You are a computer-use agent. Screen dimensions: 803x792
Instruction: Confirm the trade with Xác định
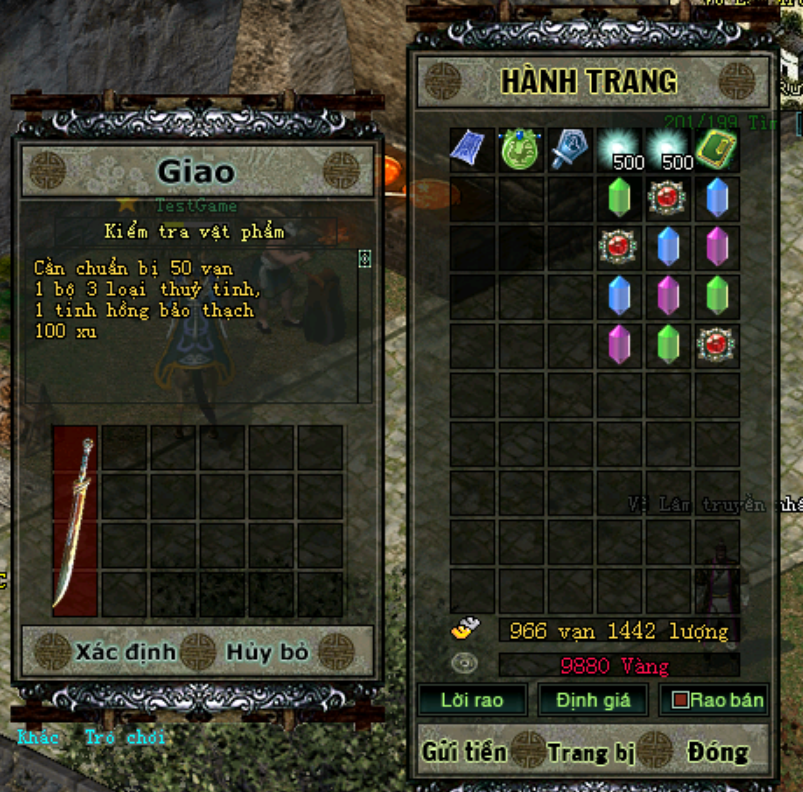[125, 653]
